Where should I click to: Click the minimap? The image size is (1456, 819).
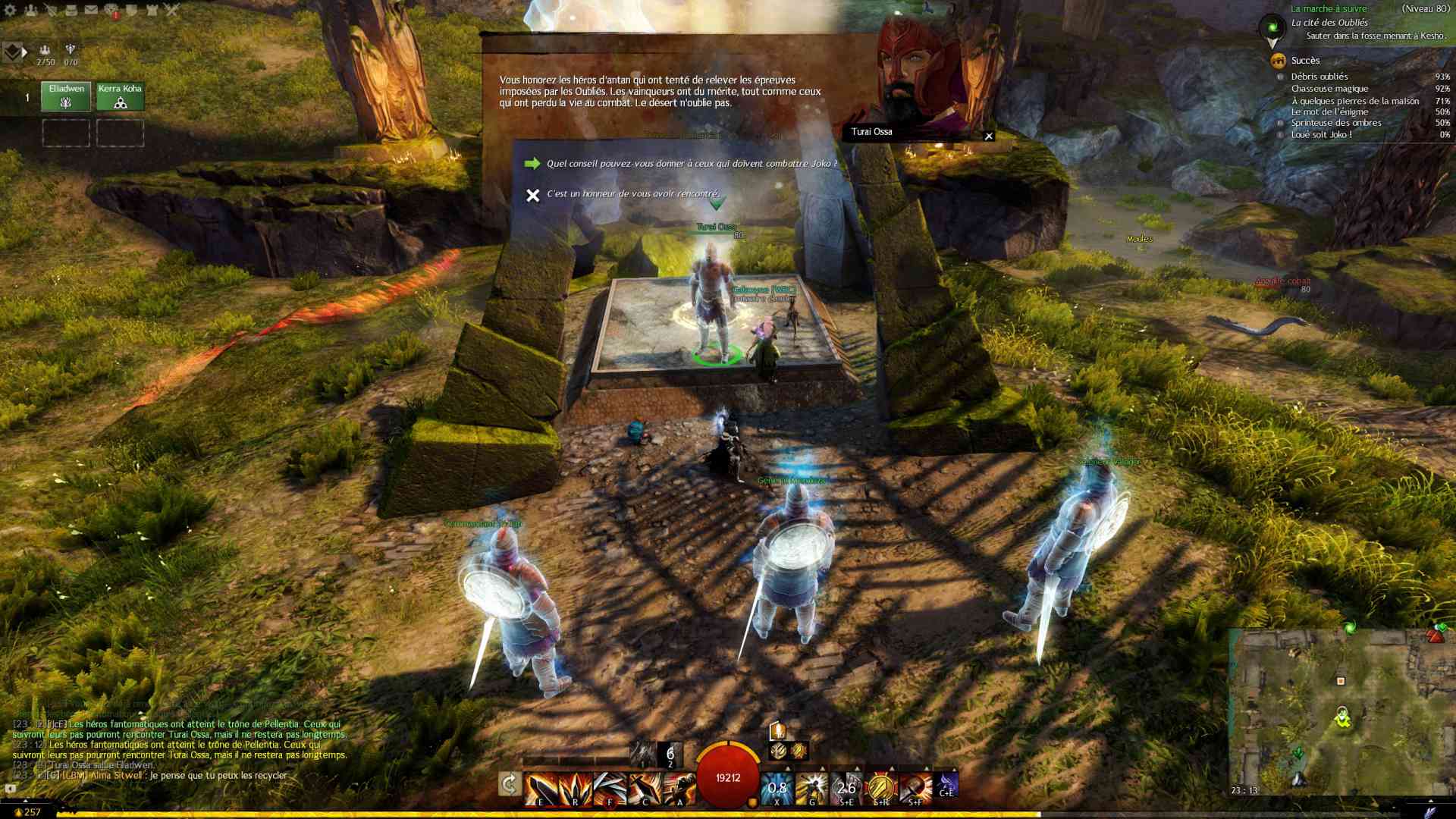coord(1341,711)
